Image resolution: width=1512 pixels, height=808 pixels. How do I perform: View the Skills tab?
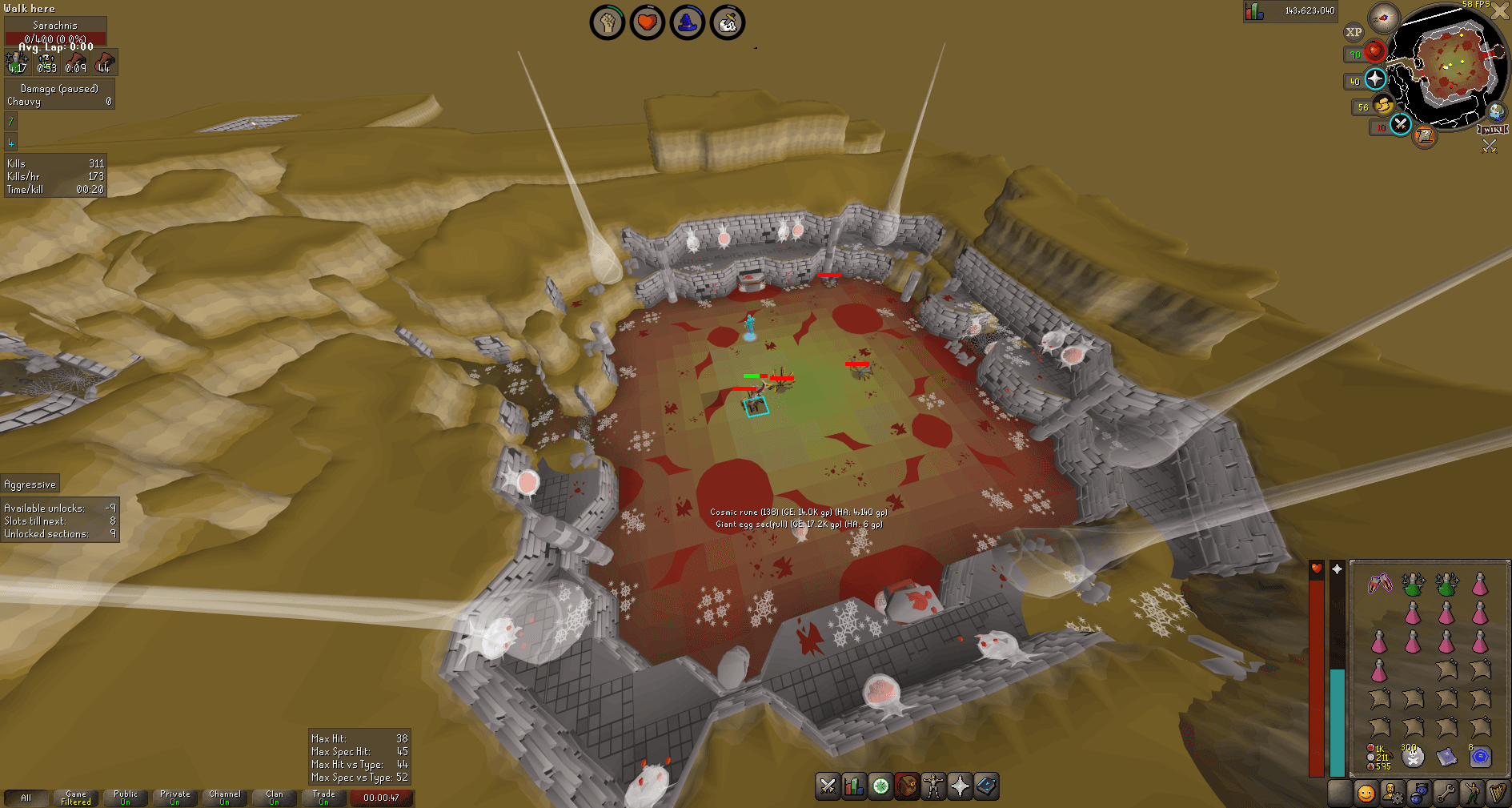tap(854, 787)
